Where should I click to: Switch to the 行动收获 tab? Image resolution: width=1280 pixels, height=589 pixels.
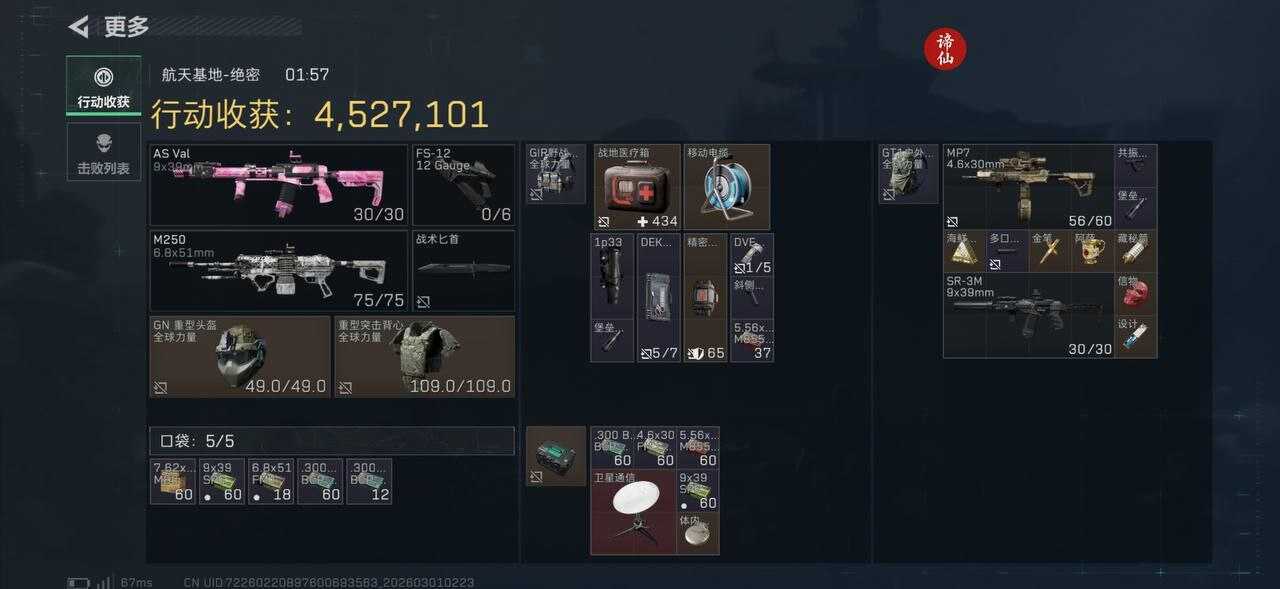pos(103,86)
